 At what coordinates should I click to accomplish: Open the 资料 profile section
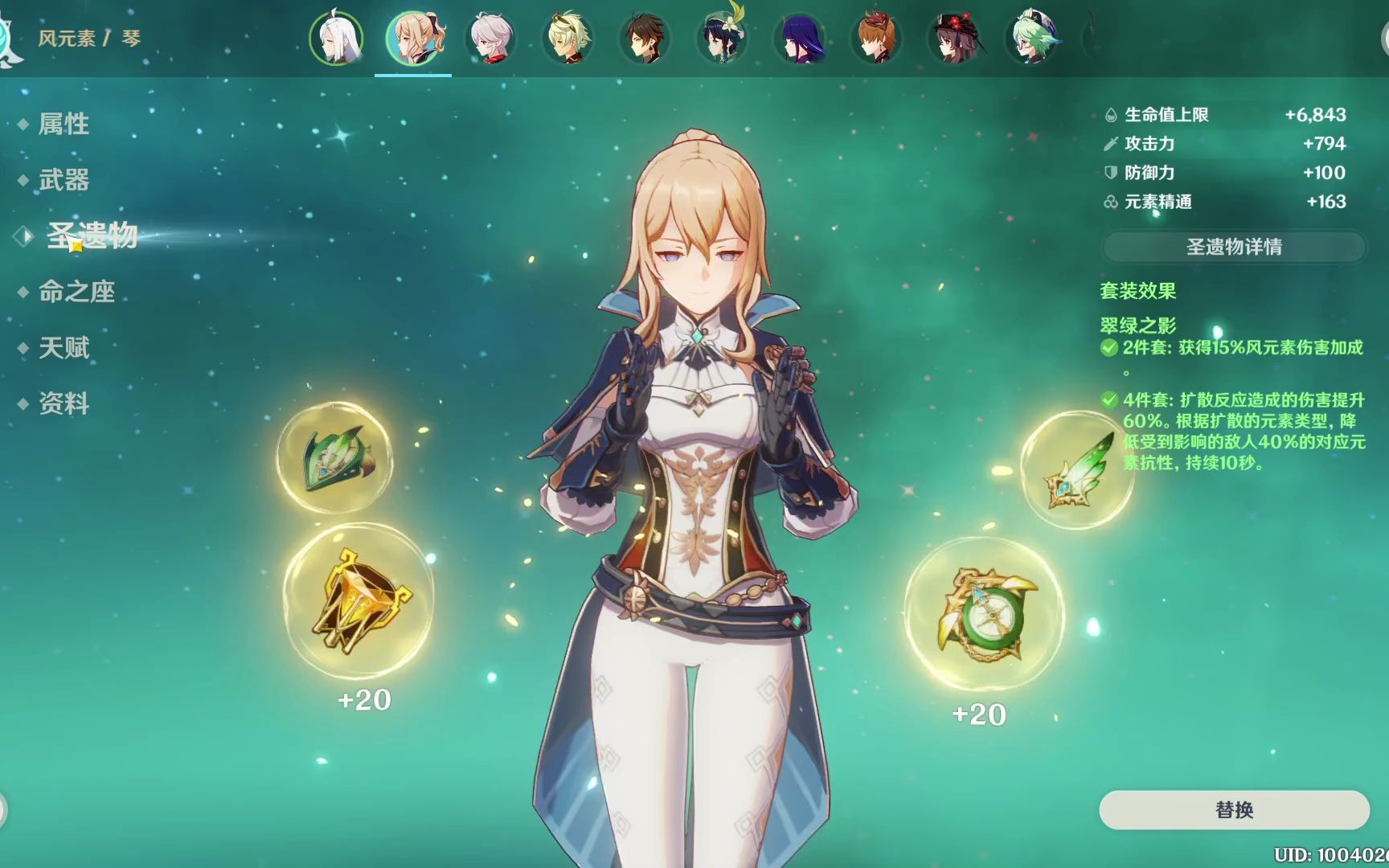(x=64, y=403)
